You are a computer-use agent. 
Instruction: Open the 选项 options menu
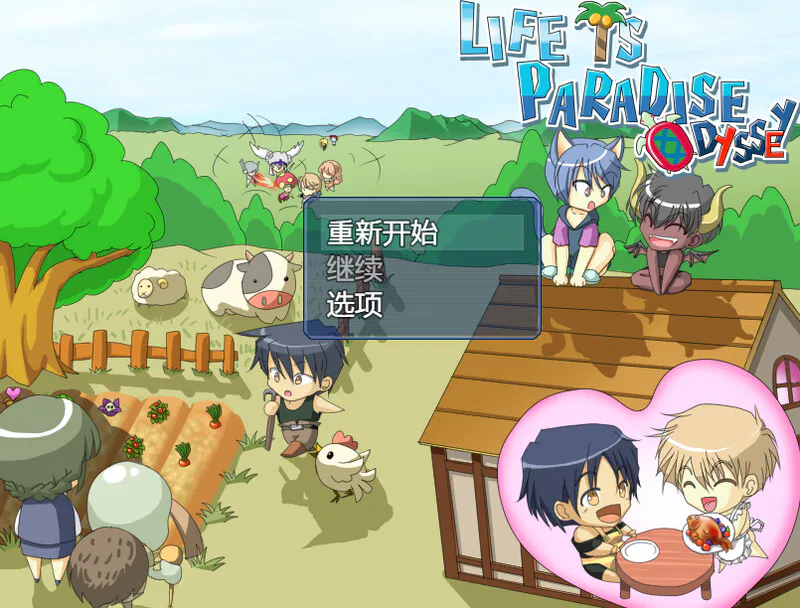356,304
